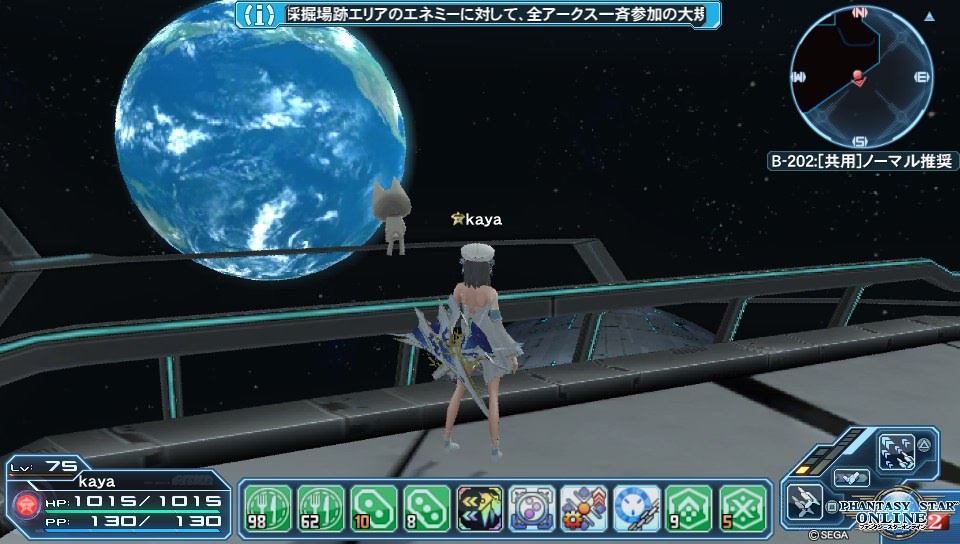Screen dimensions: 960x544
Task: Select the green item with white 8 count
Action: [428, 509]
